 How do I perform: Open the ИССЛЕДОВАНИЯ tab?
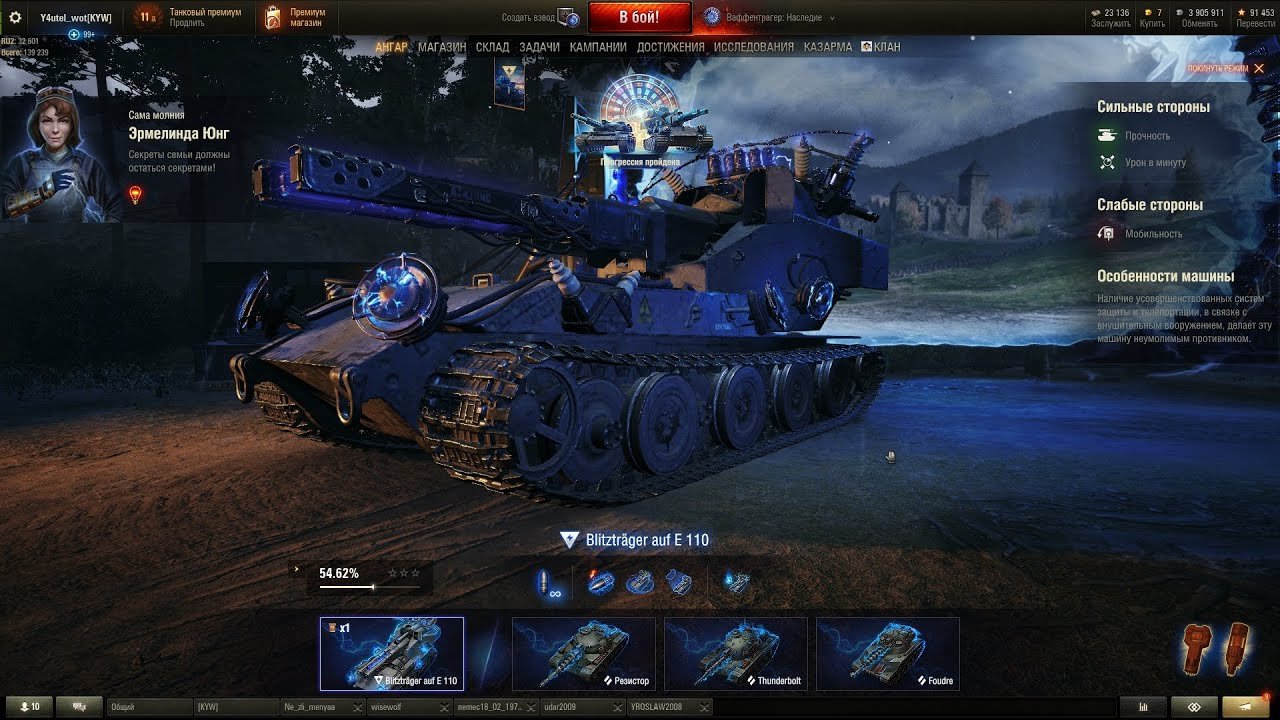[753, 47]
